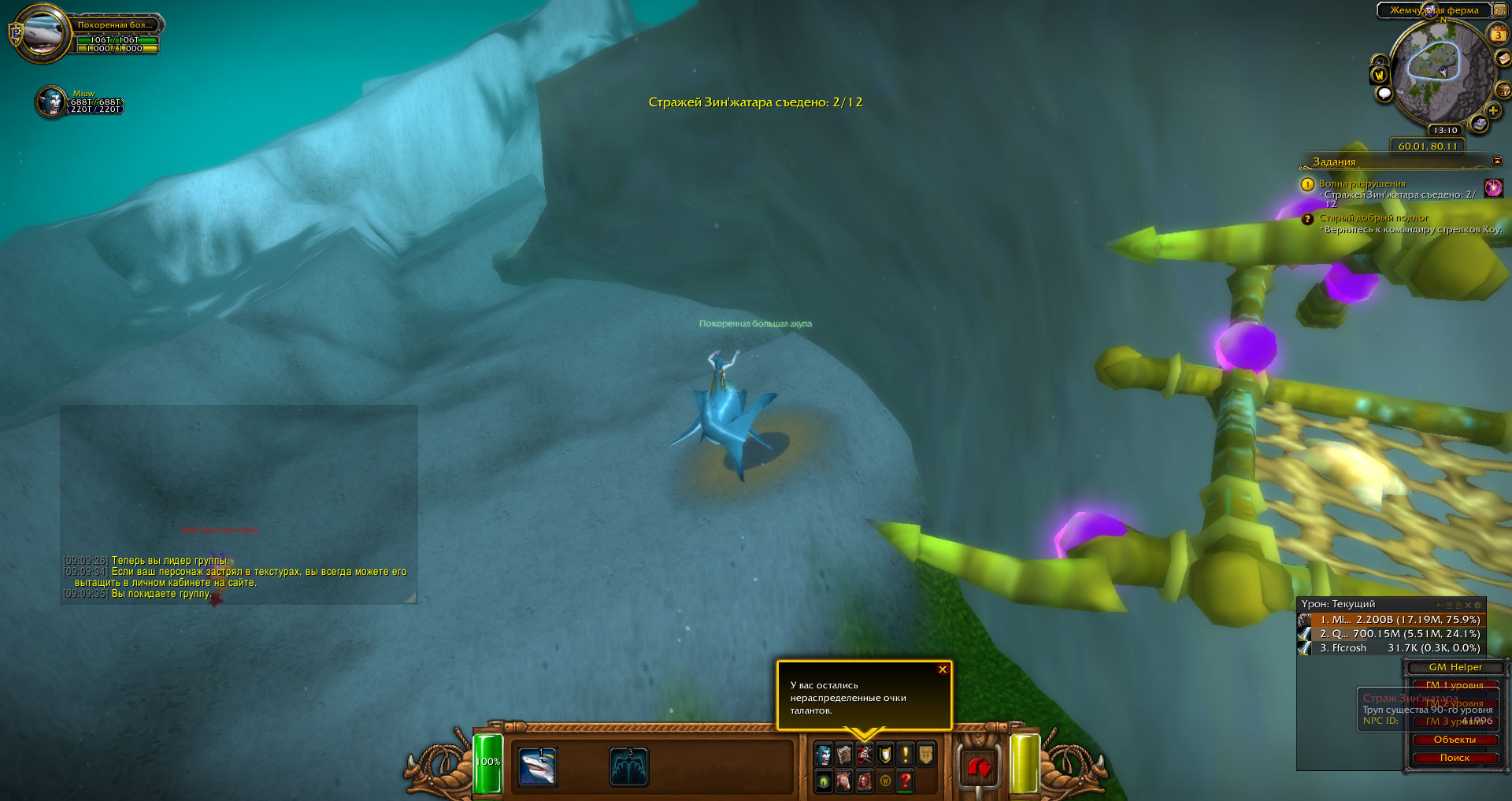The image size is (1512, 801).
Task: Close the unspent talent points tooltip
Action: (x=942, y=670)
